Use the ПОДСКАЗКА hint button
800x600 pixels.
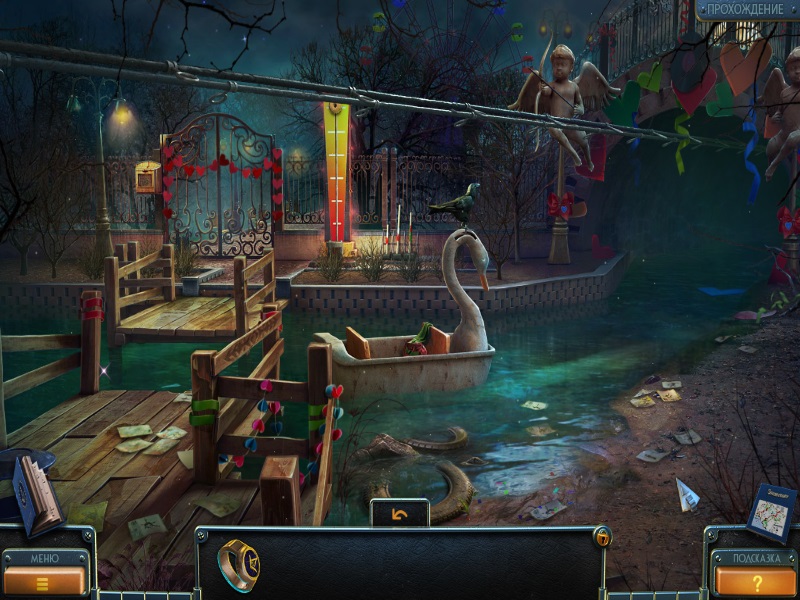coord(755,579)
